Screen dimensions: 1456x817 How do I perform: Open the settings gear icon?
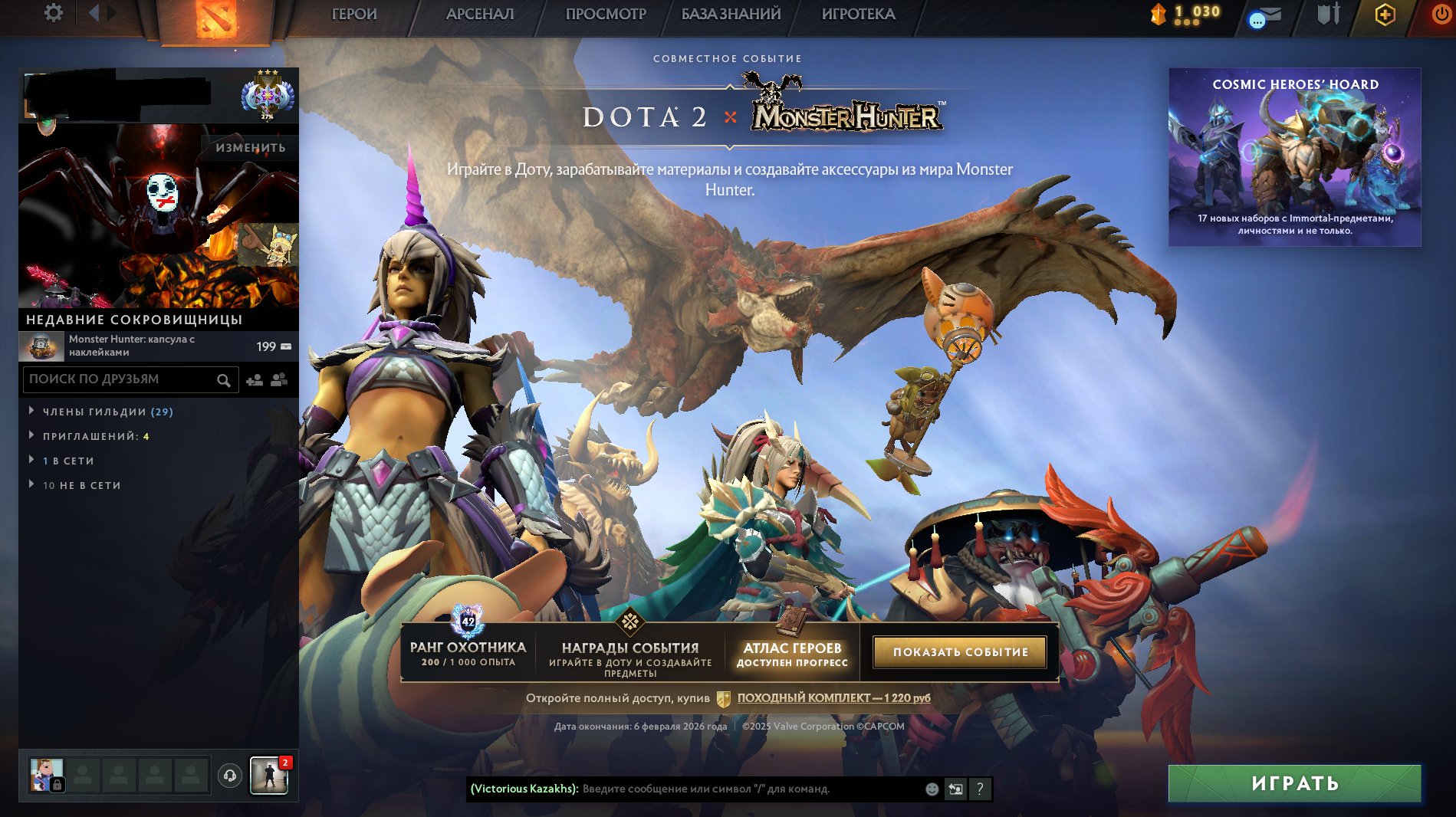[51, 12]
